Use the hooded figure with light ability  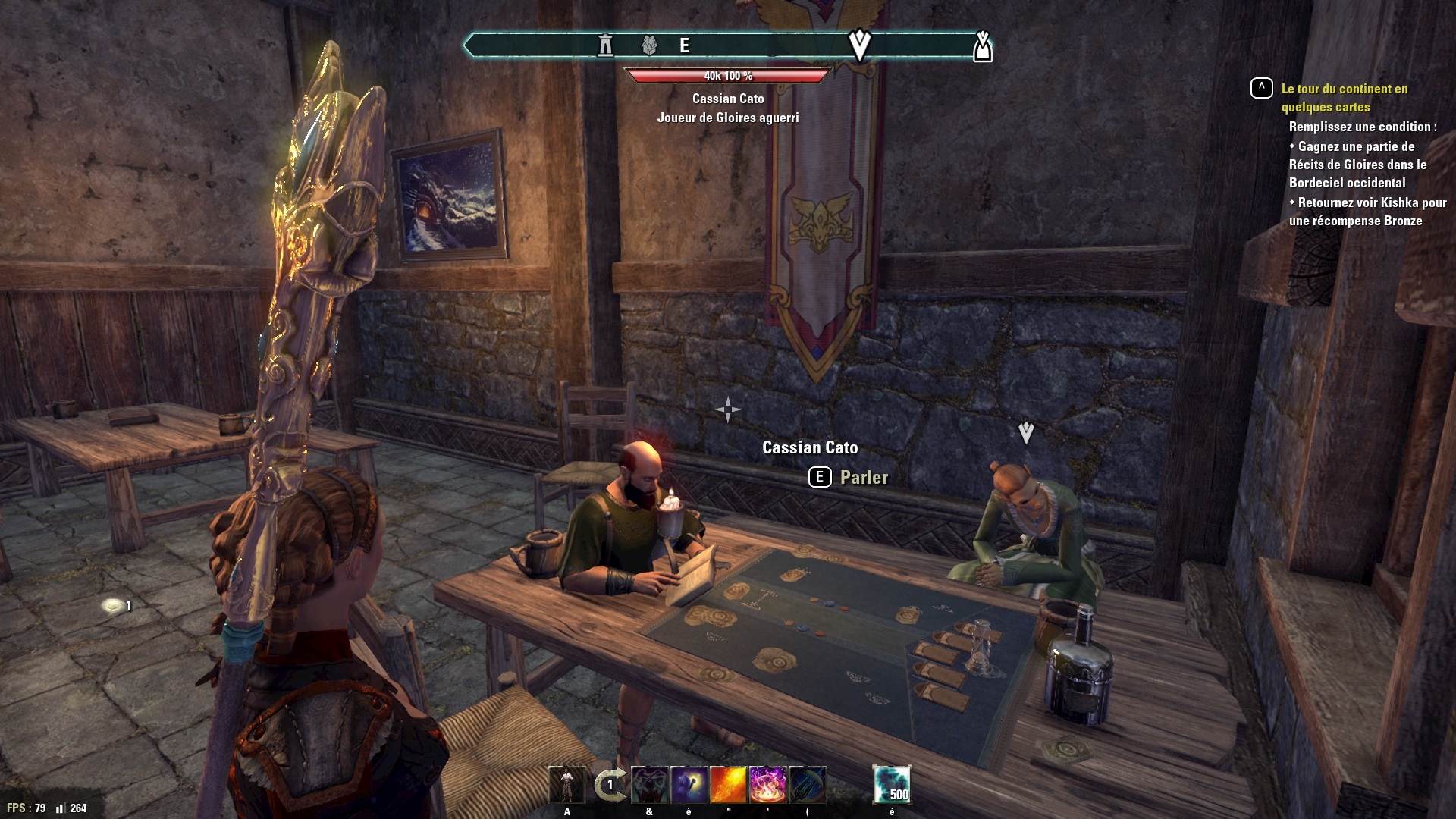tap(689, 785)
